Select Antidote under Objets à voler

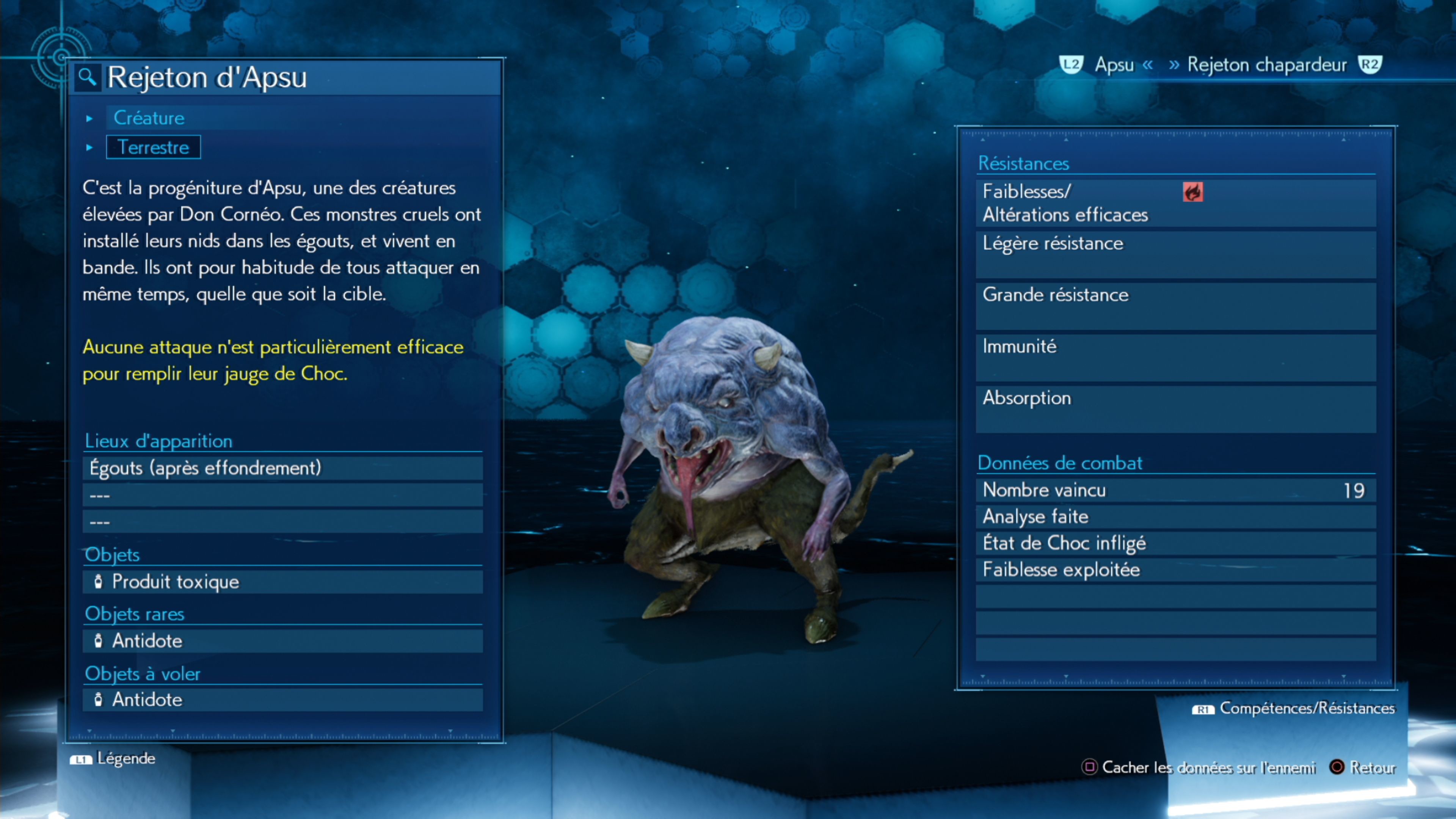point(282,700)
